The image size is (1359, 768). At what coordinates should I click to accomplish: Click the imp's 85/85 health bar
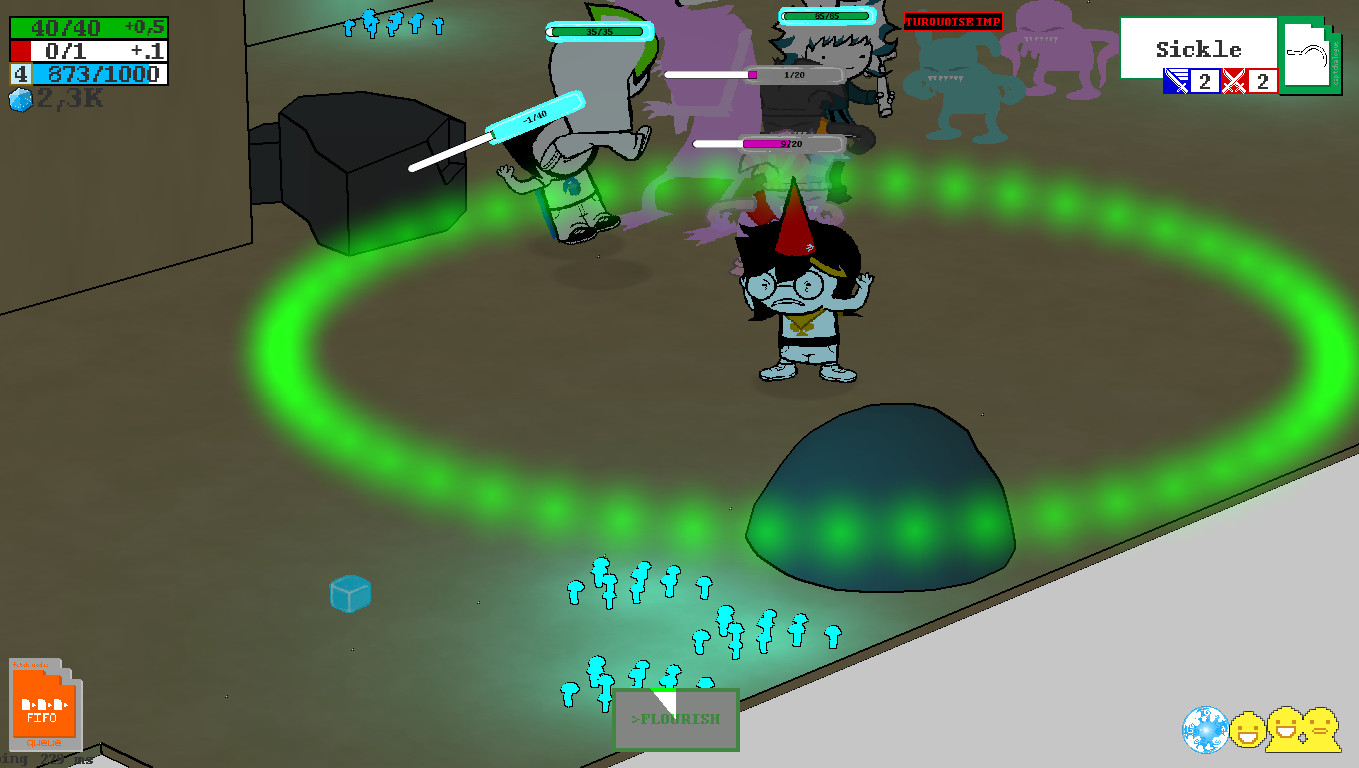[x=826, y=15]
